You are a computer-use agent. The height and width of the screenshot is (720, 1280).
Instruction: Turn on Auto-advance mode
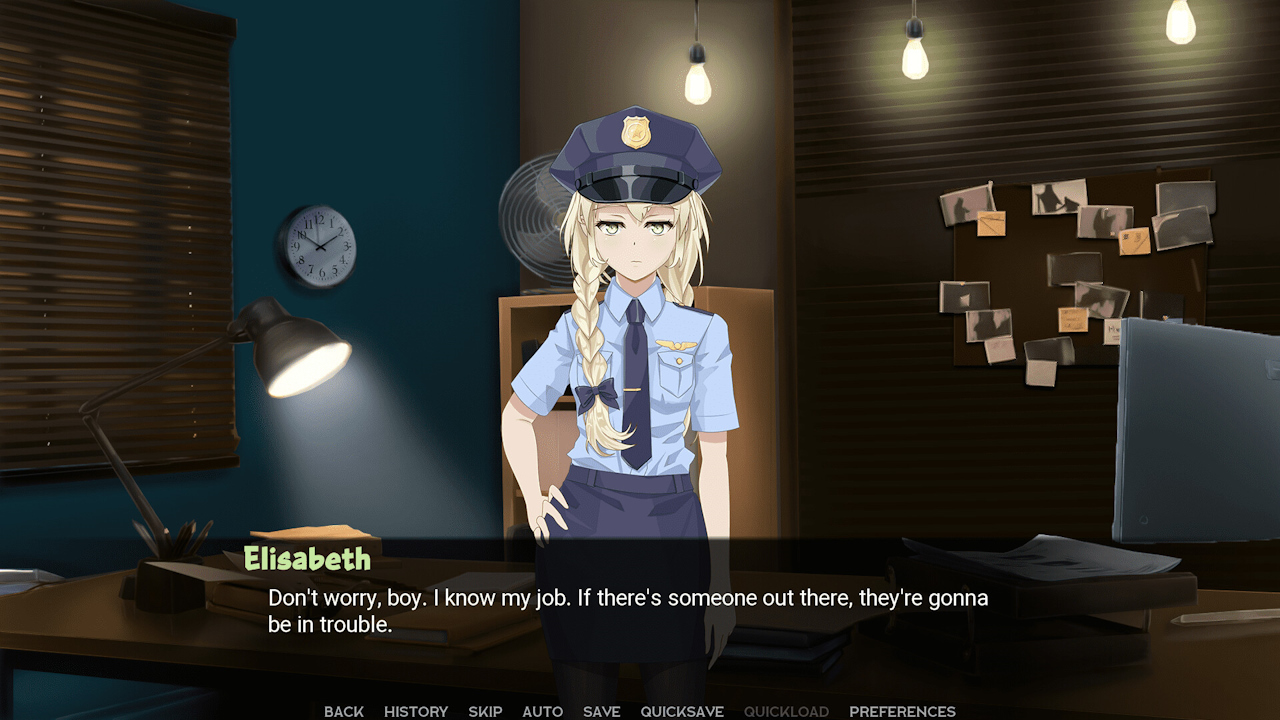pyautogui.click(x=541, y=711)
